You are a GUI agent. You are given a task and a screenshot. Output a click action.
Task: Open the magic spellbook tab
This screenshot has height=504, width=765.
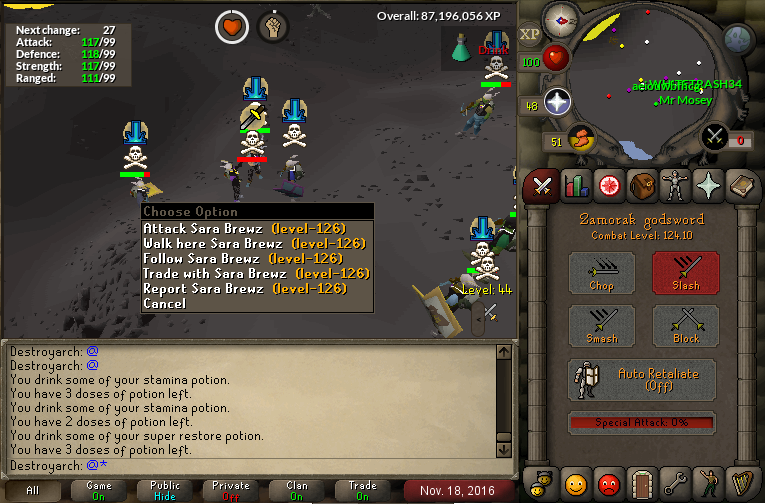[741, 185]
